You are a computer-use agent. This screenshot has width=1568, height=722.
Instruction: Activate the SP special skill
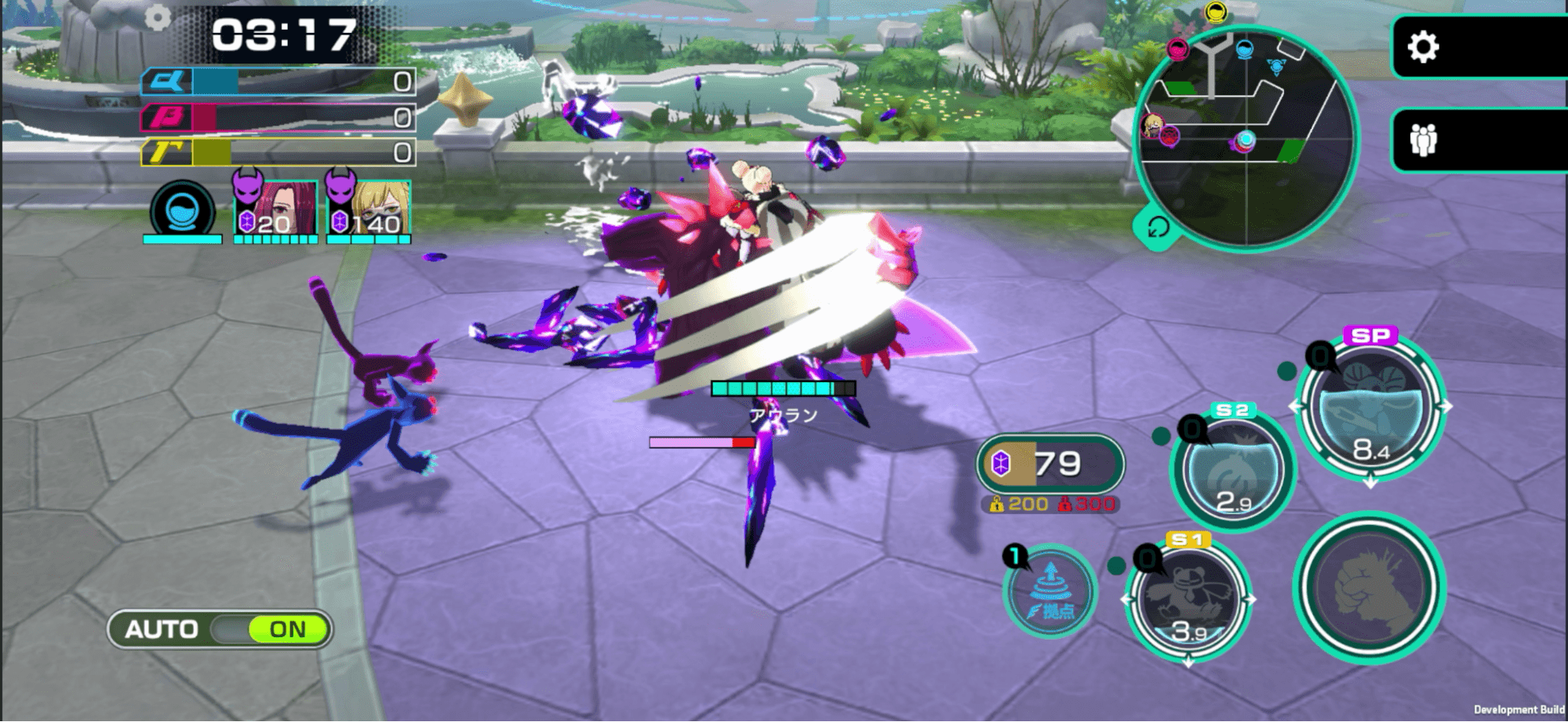(1370, 410)
